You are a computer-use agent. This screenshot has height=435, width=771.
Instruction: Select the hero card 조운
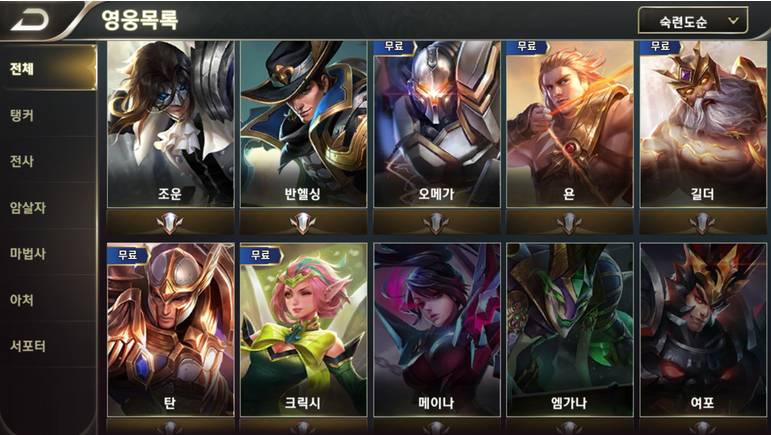tap(171, 124)
